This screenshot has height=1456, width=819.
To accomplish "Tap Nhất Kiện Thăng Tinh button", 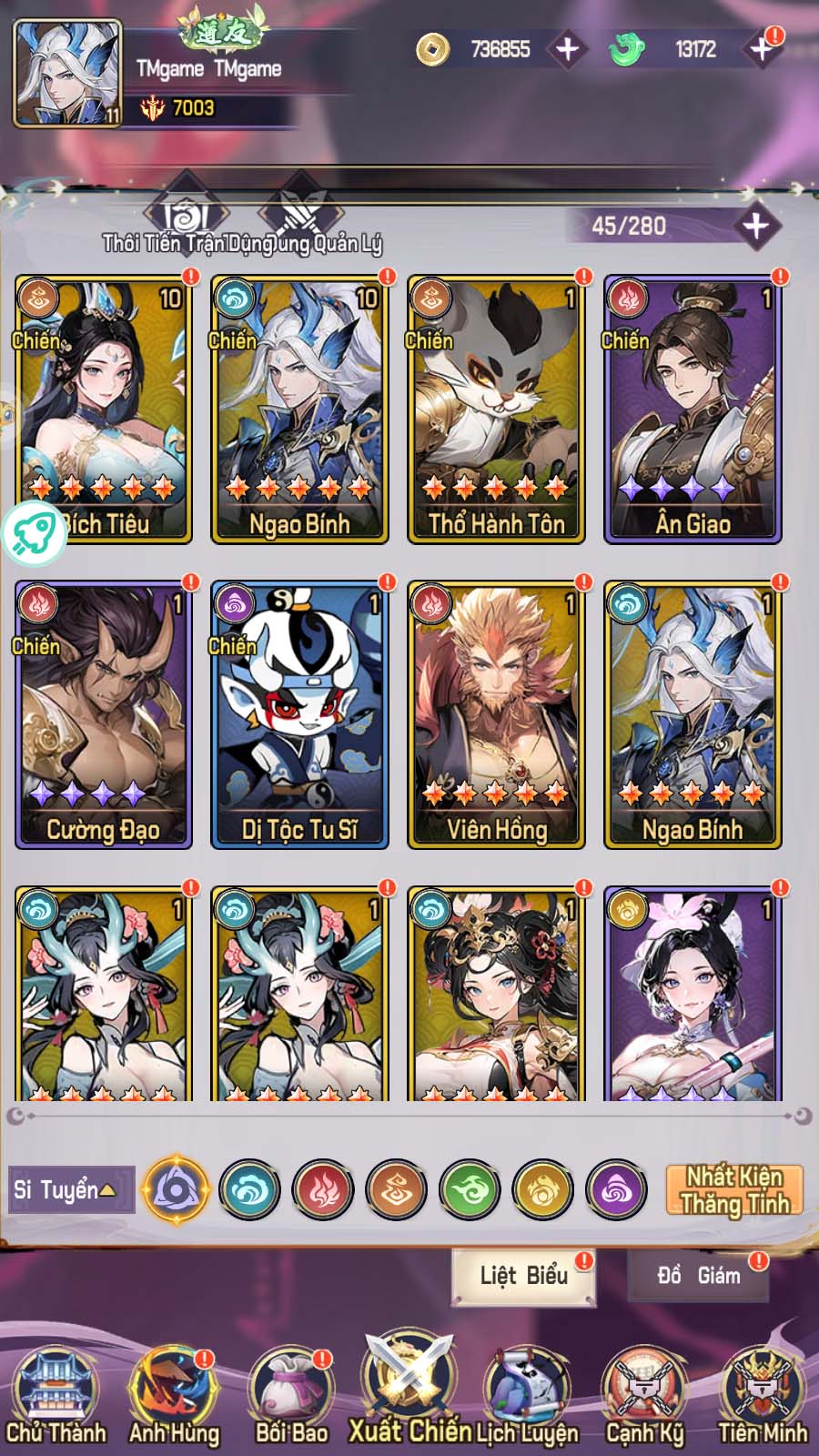I will click(x=734, y=1189).
